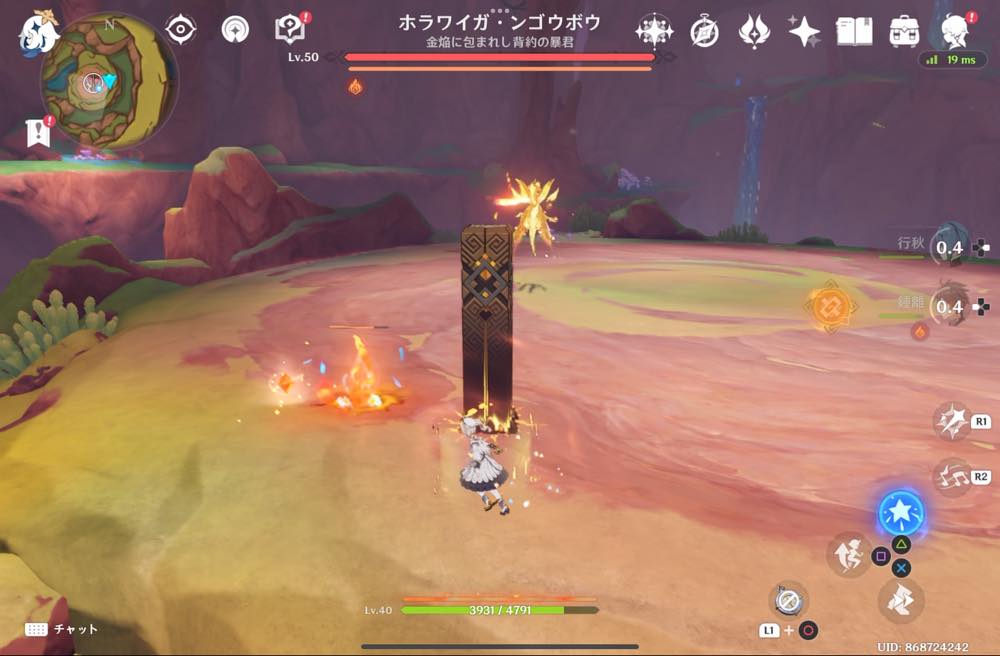Use the pocket-watch gadget icon
Image resolution: width=1000 pixels, height=656 pixels.
point(788,599)
